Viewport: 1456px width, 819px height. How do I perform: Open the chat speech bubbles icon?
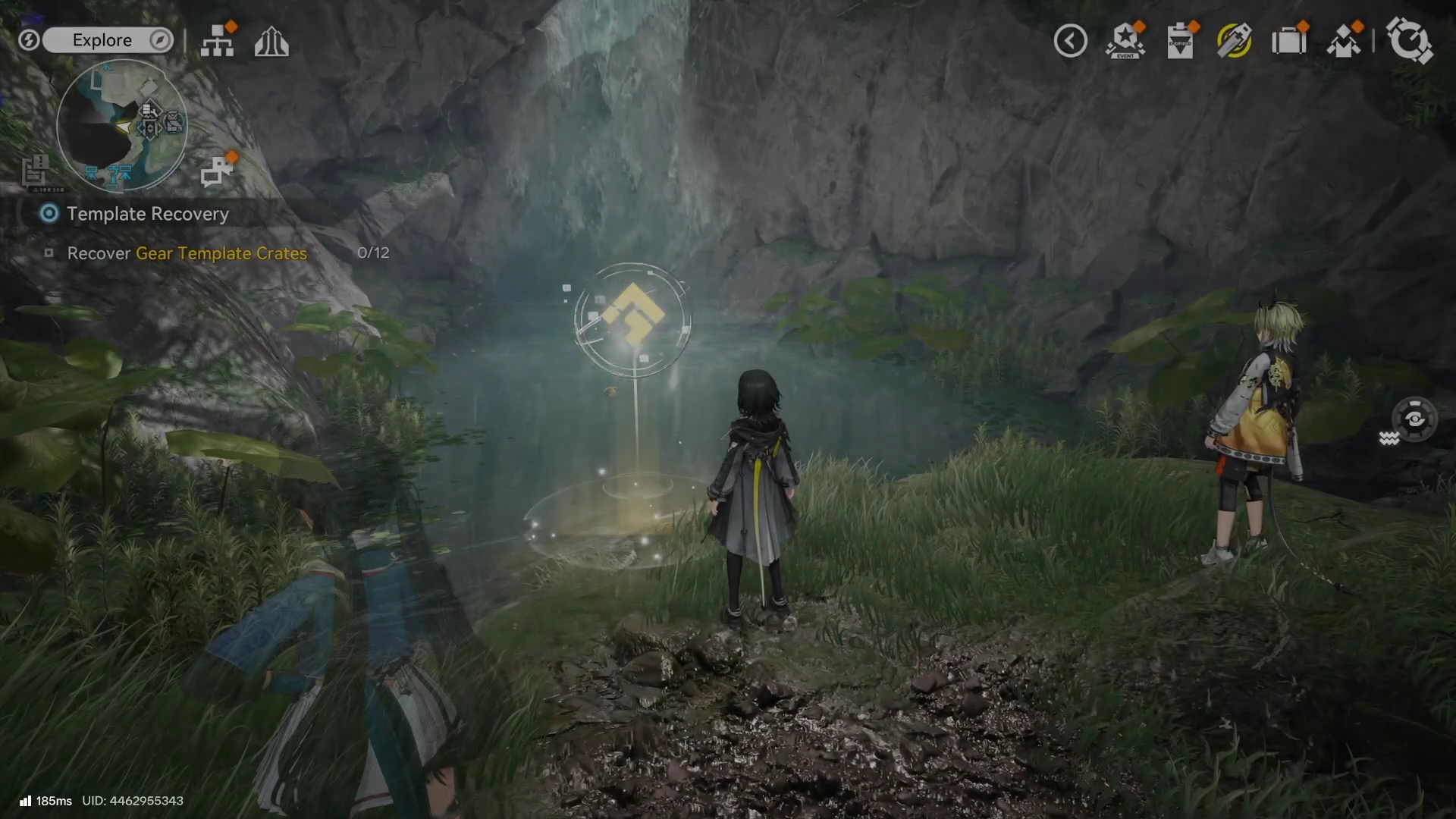217,171
